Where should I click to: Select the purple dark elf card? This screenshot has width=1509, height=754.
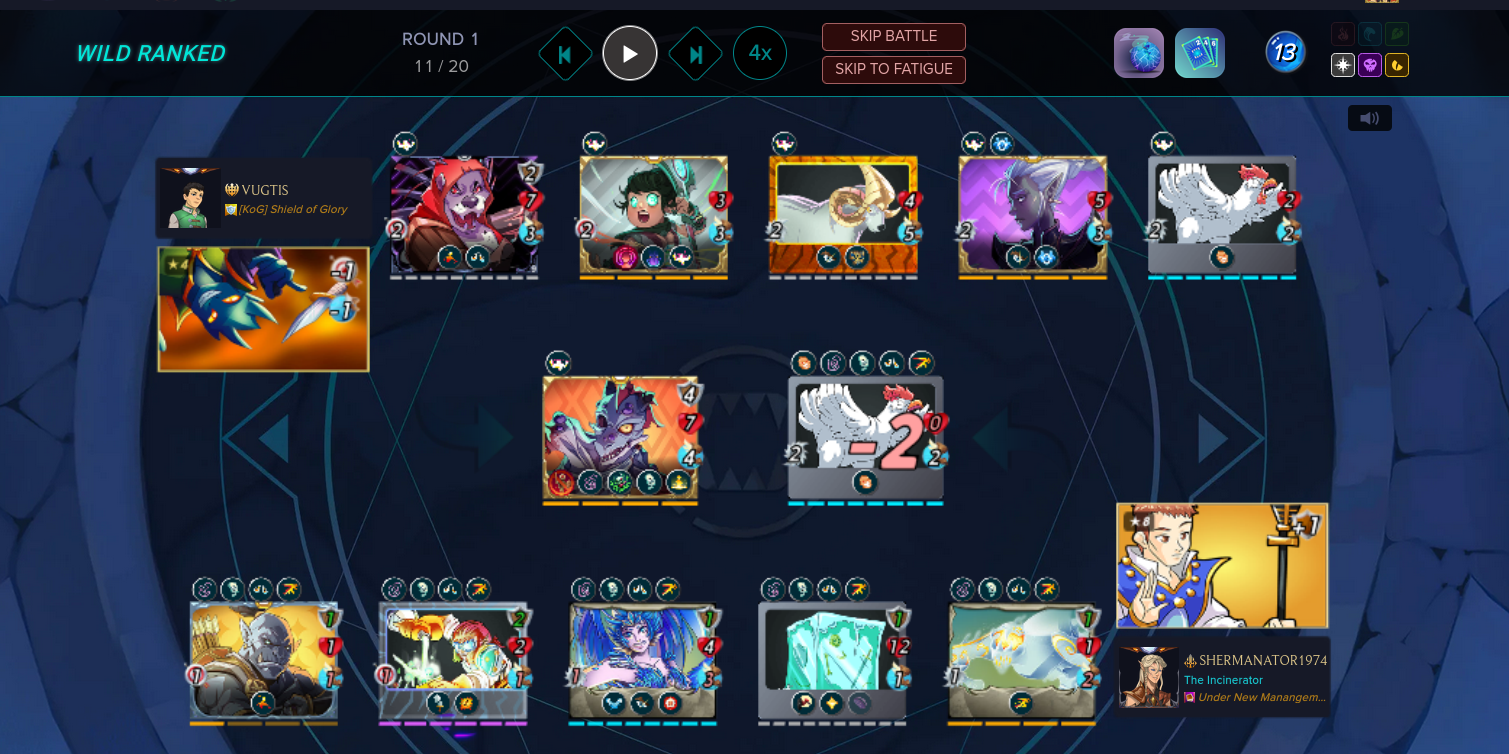(1032, 215)
